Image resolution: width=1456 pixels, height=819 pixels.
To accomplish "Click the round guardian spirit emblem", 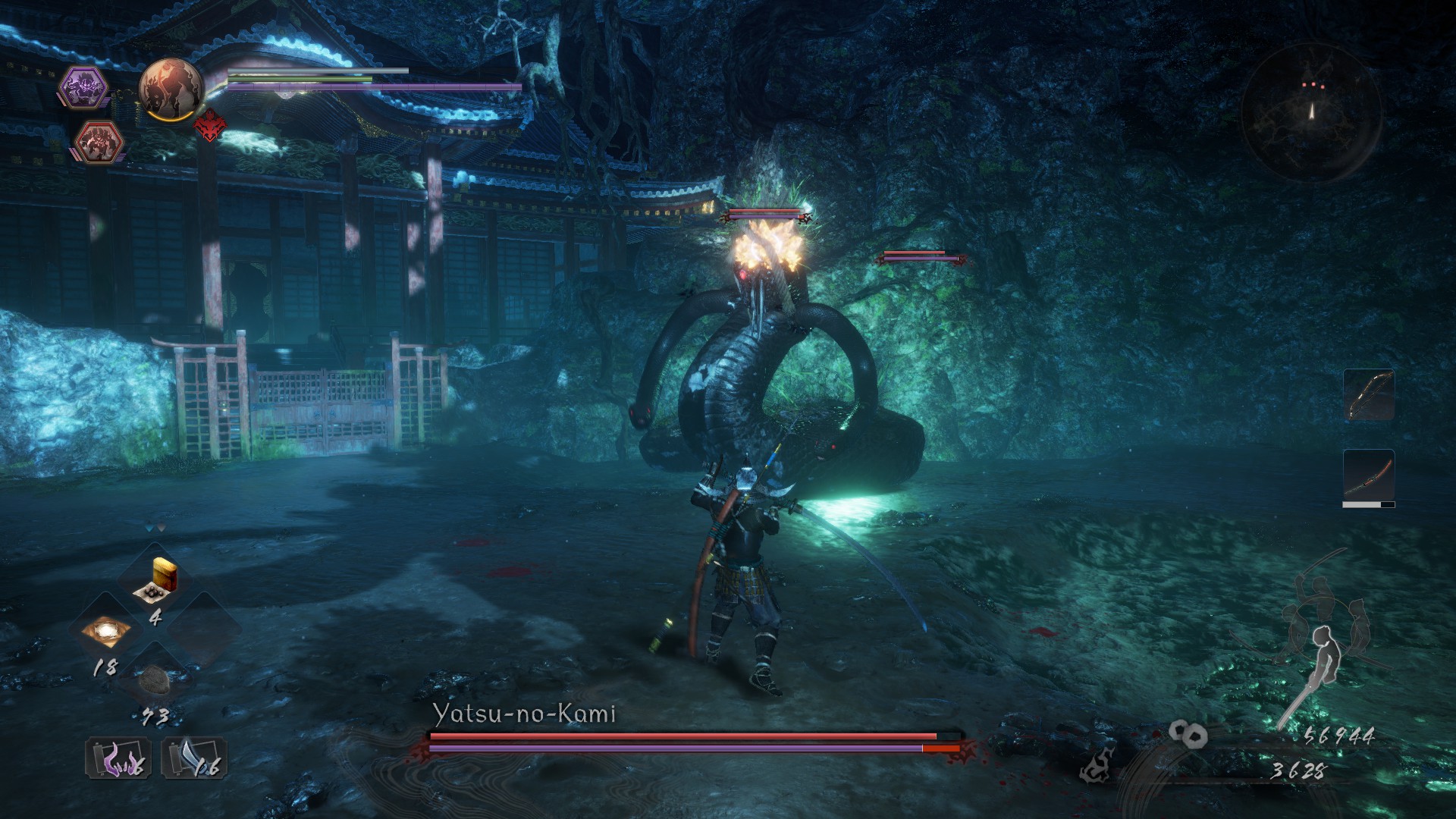I will pyautogui.click(x=171, y=89).
